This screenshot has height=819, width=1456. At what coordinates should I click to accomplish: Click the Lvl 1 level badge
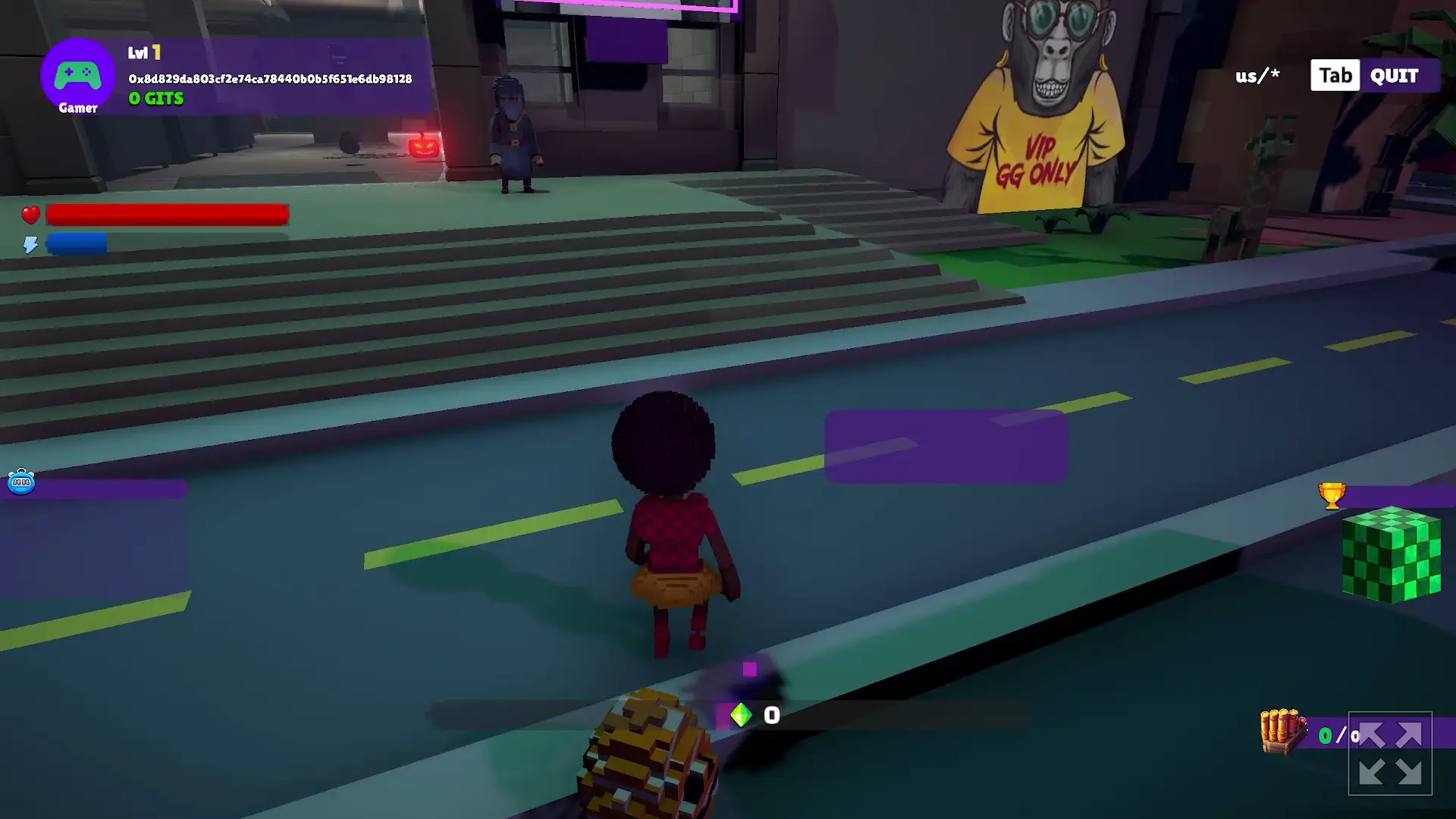click(145, 53)
